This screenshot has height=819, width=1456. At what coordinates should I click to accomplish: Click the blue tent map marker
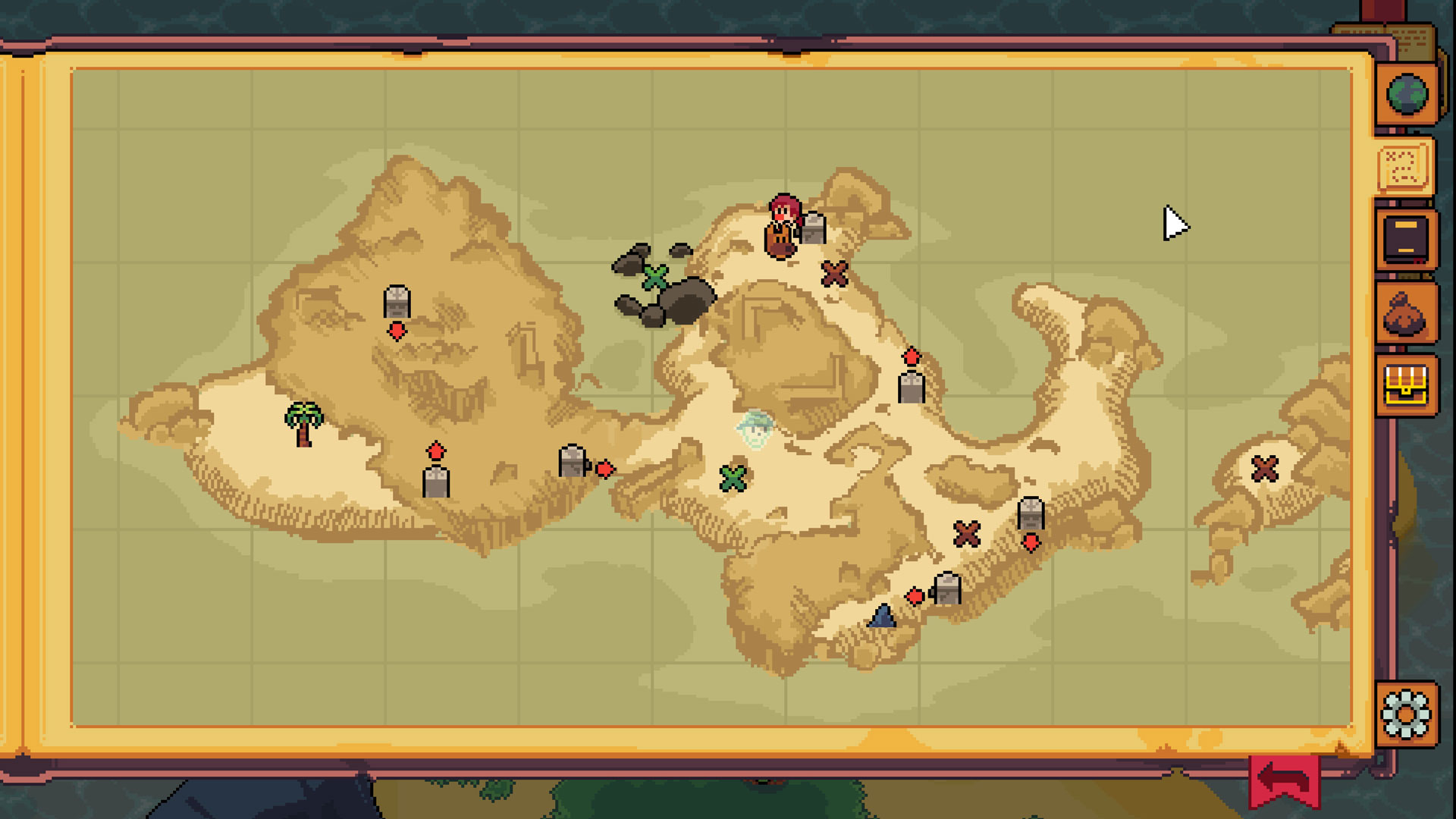coord(882,615)
